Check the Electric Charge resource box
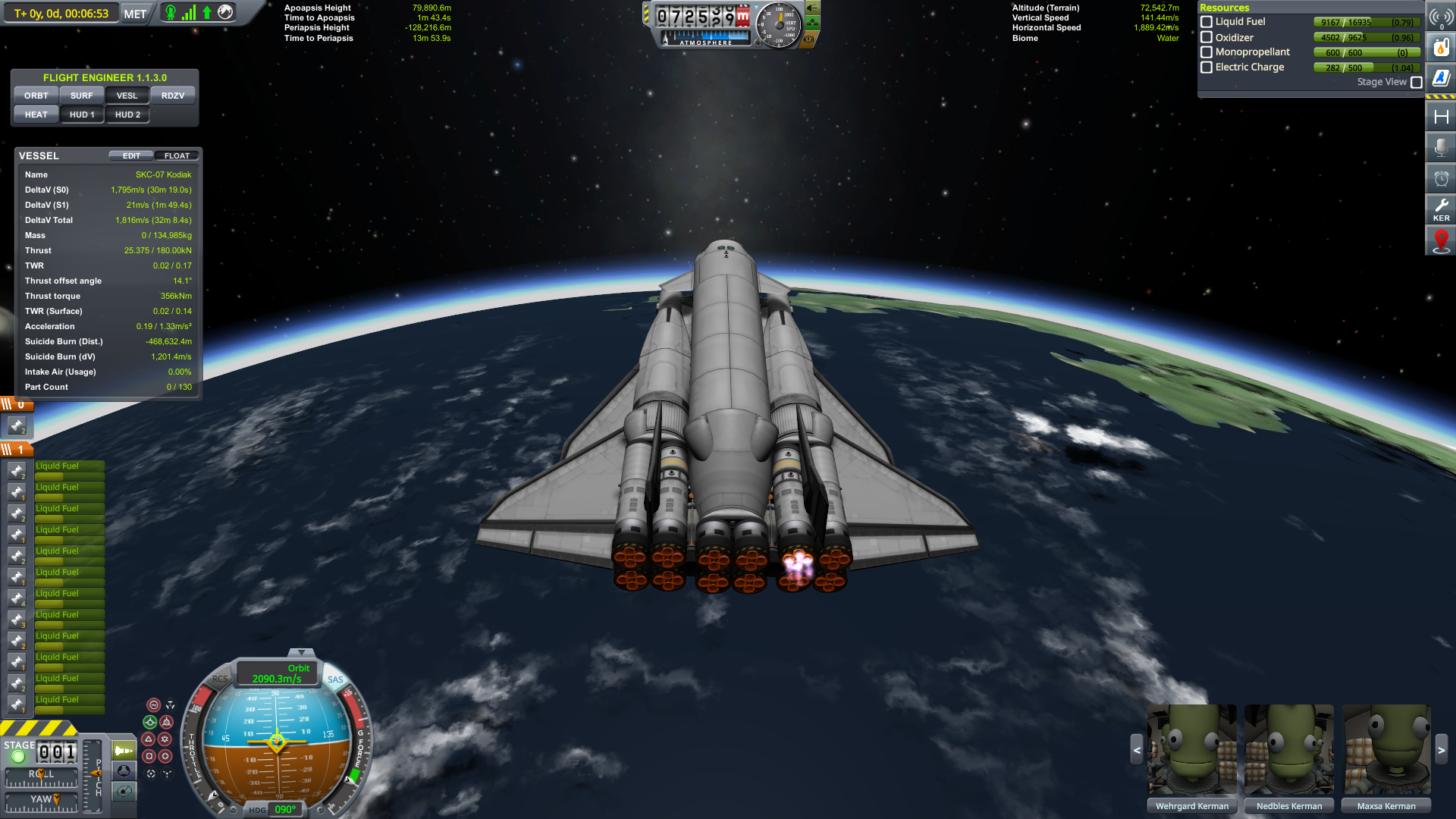1456x819 pixels. 1207,67
